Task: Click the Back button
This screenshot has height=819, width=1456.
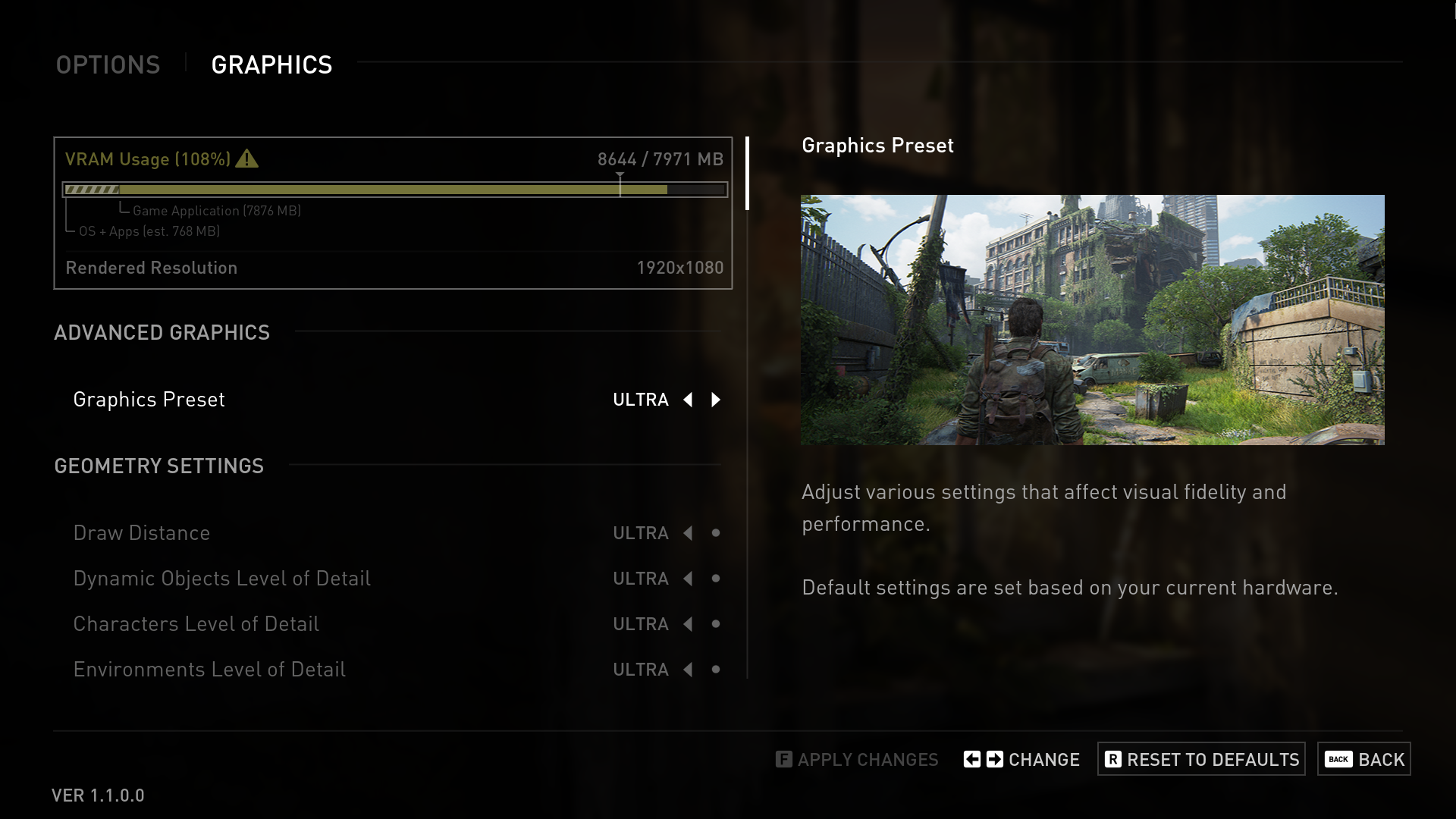Action: [x=1363, y=759]
